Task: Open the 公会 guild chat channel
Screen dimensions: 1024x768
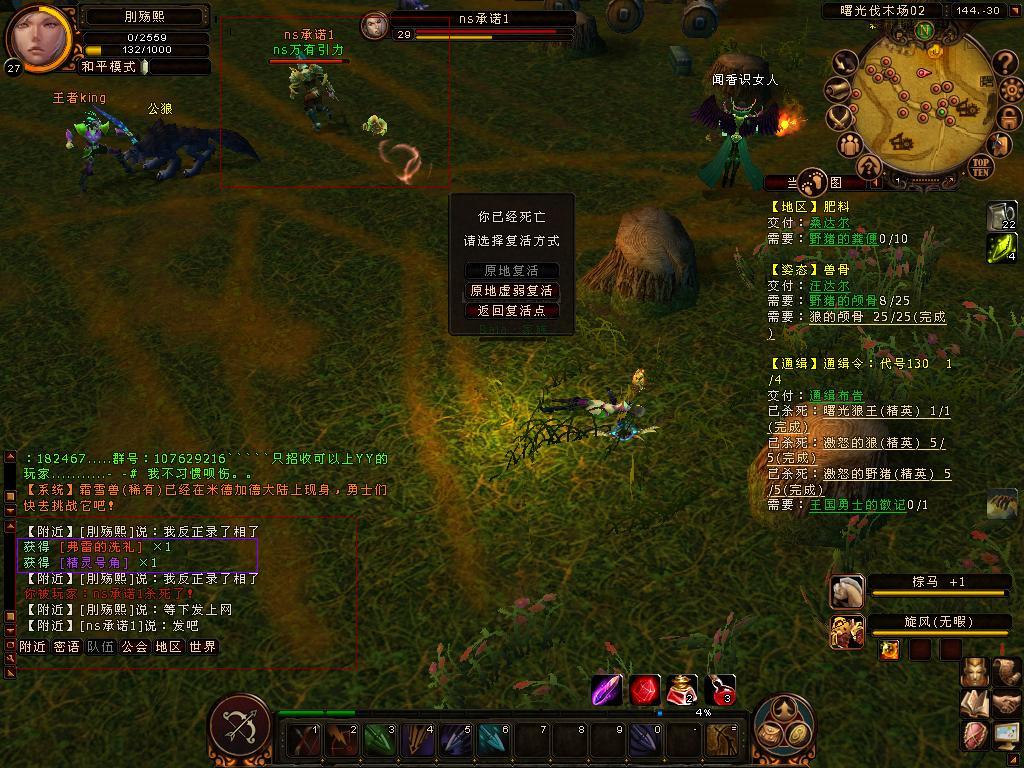Action: coord(135,647)
